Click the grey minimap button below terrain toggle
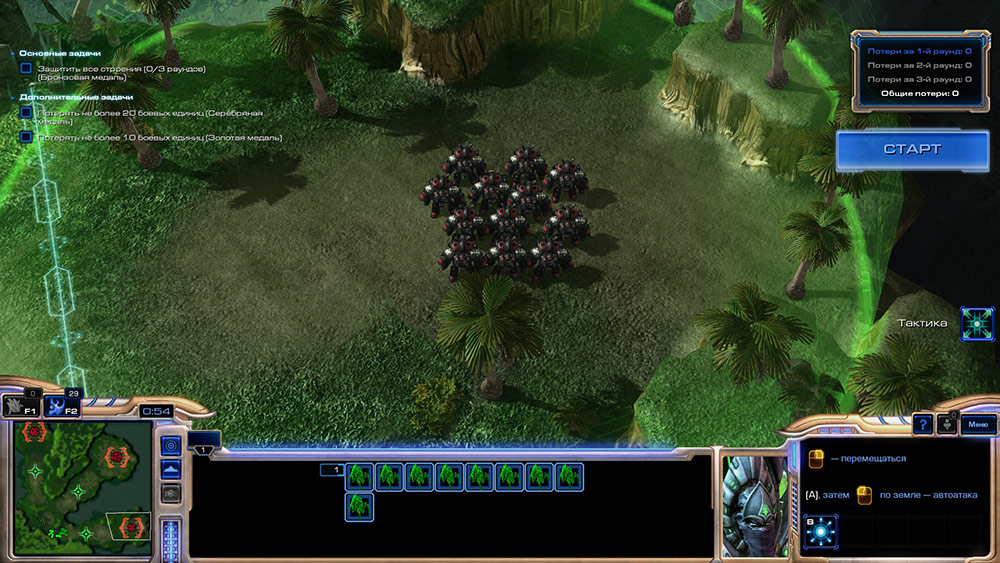This screenshot has width=1000, height=563. coord(171,492)
